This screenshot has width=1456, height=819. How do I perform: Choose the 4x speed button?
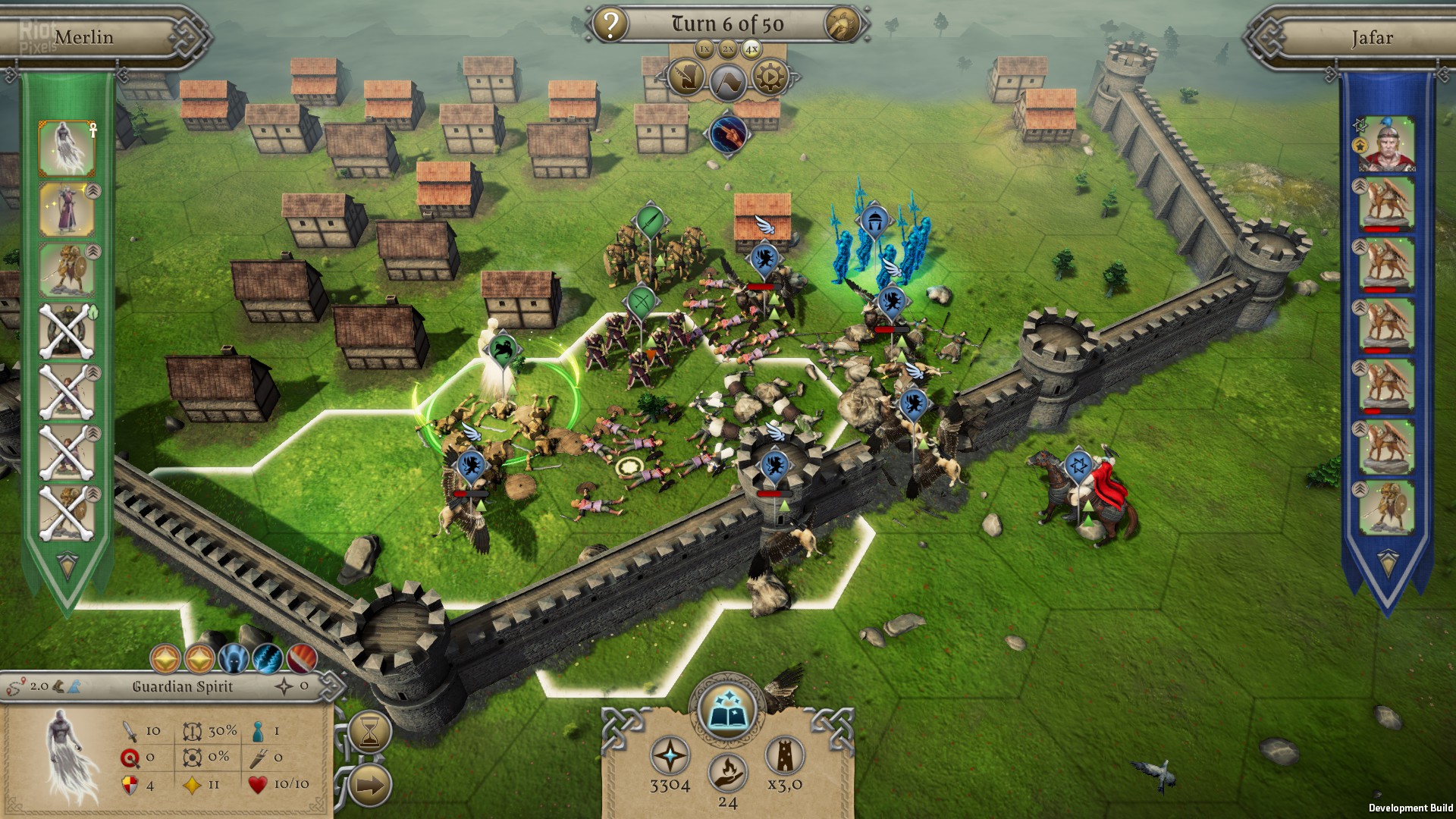click(x=752, y=49)
